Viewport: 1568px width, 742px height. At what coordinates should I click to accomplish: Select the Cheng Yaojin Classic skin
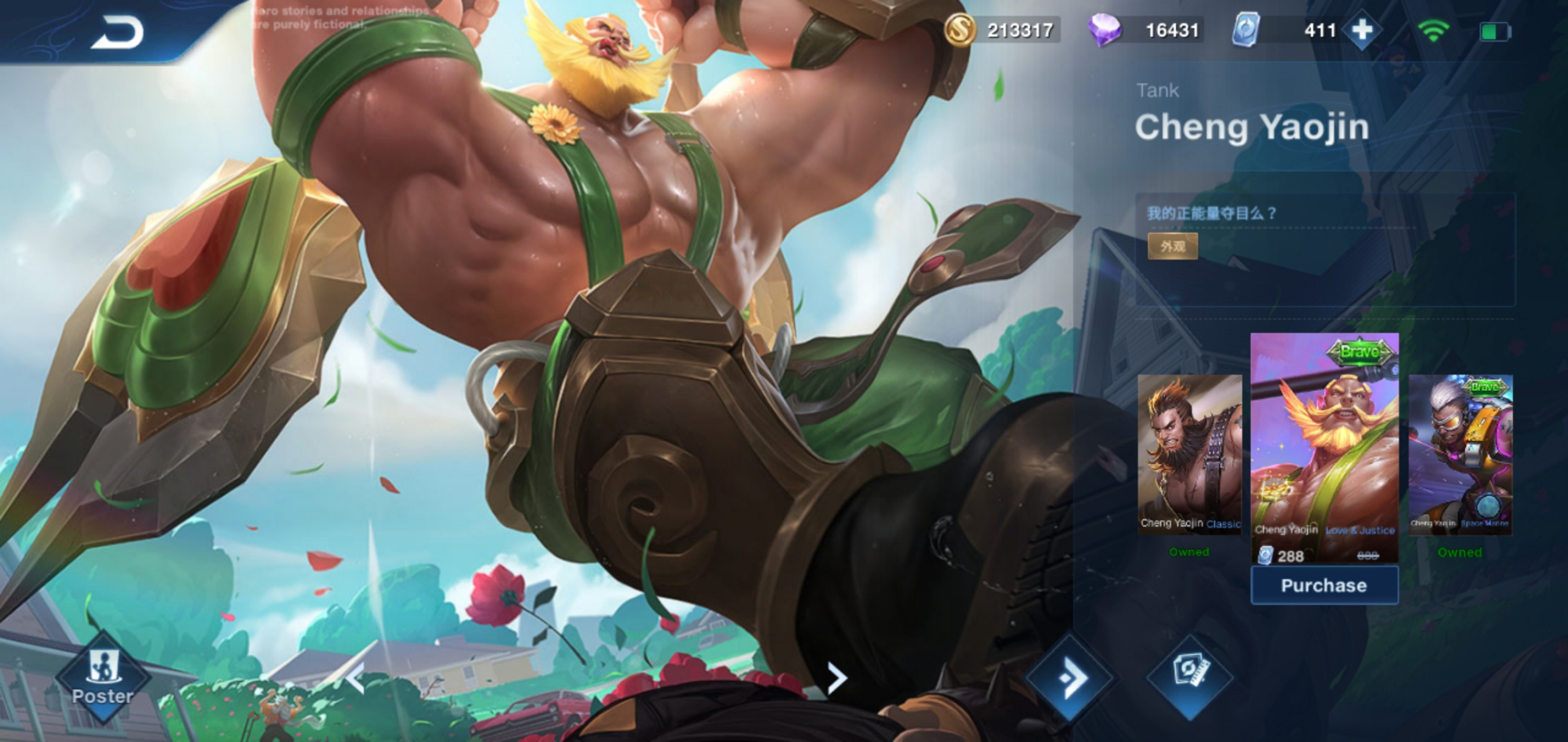[1189, 454]
